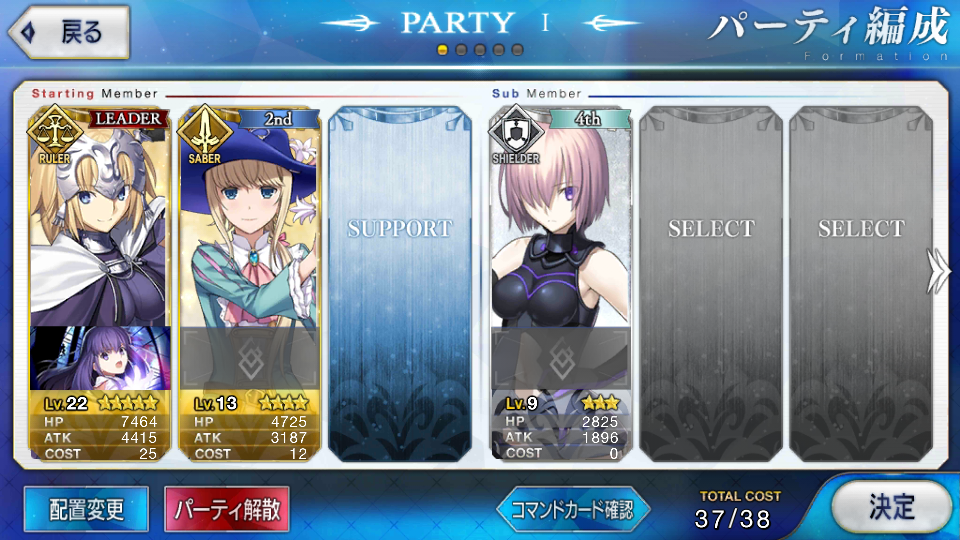Viewport: 960px width, 540px height.
Task: Disband party with パーティ解散 button
Action: coord(227,509)
